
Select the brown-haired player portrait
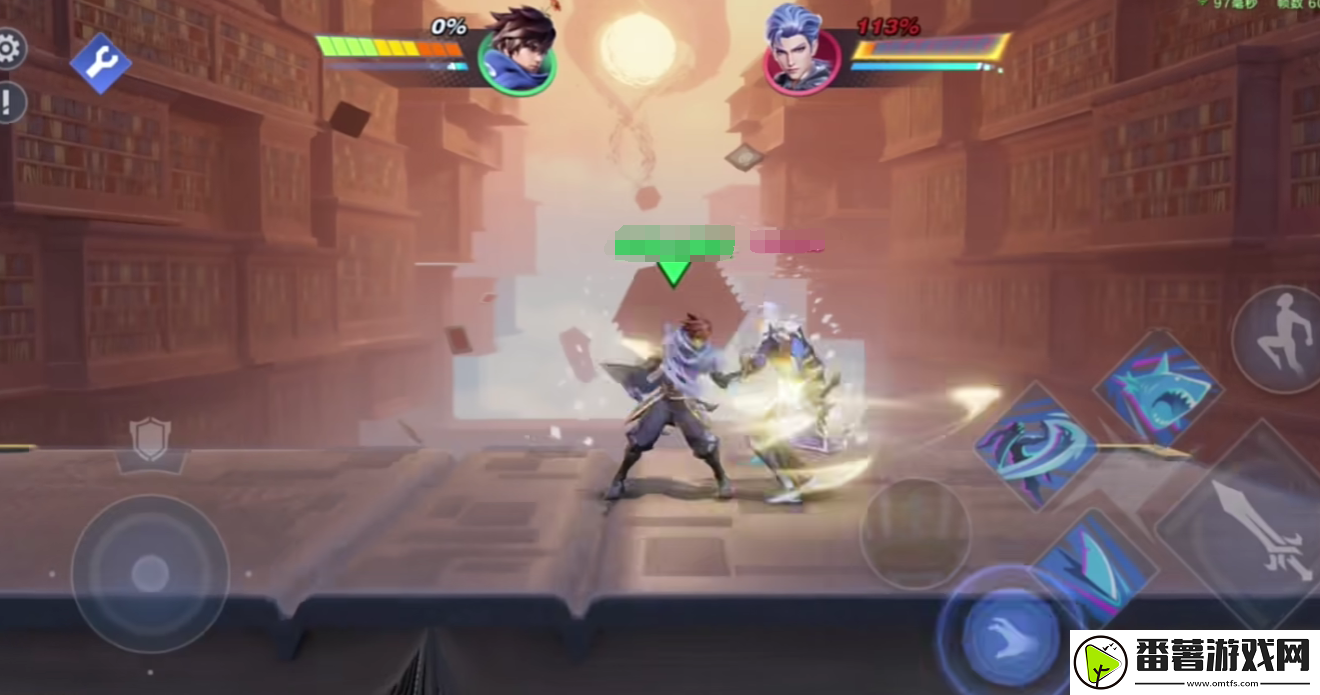(x=517, y=52)
